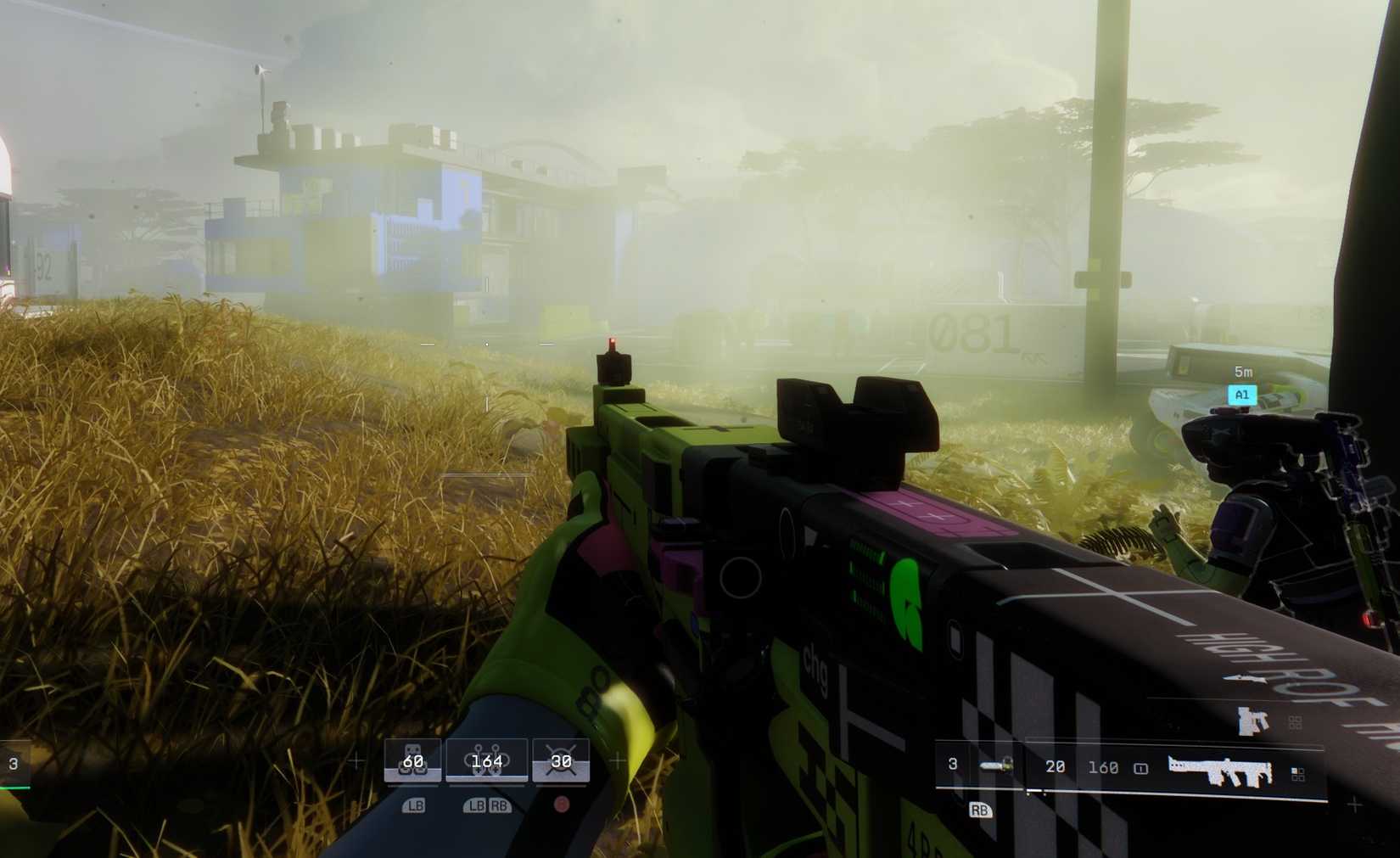This screenshot has width=1400, height=858.
Task: Activate the twin-drone ability showing 164
Action: (486, 760)
